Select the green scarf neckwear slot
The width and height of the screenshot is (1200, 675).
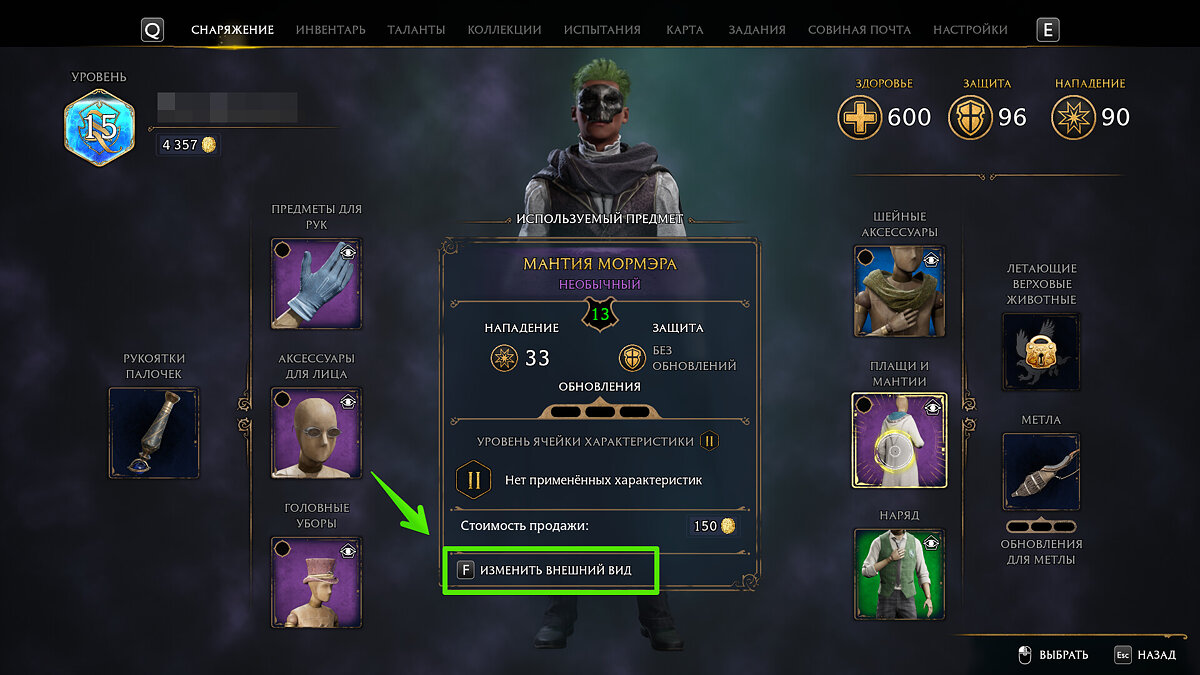click(x=898, y=290)
